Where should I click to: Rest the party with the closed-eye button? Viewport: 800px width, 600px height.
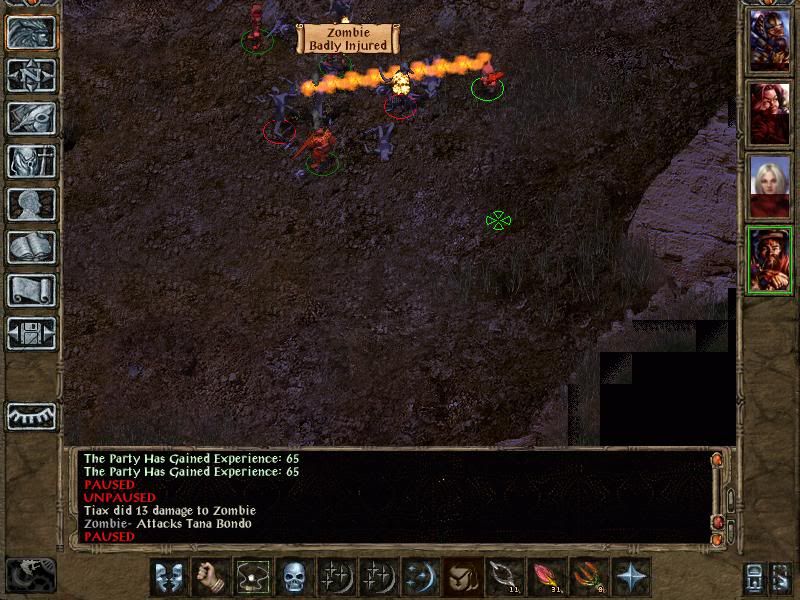coord(31,415)
